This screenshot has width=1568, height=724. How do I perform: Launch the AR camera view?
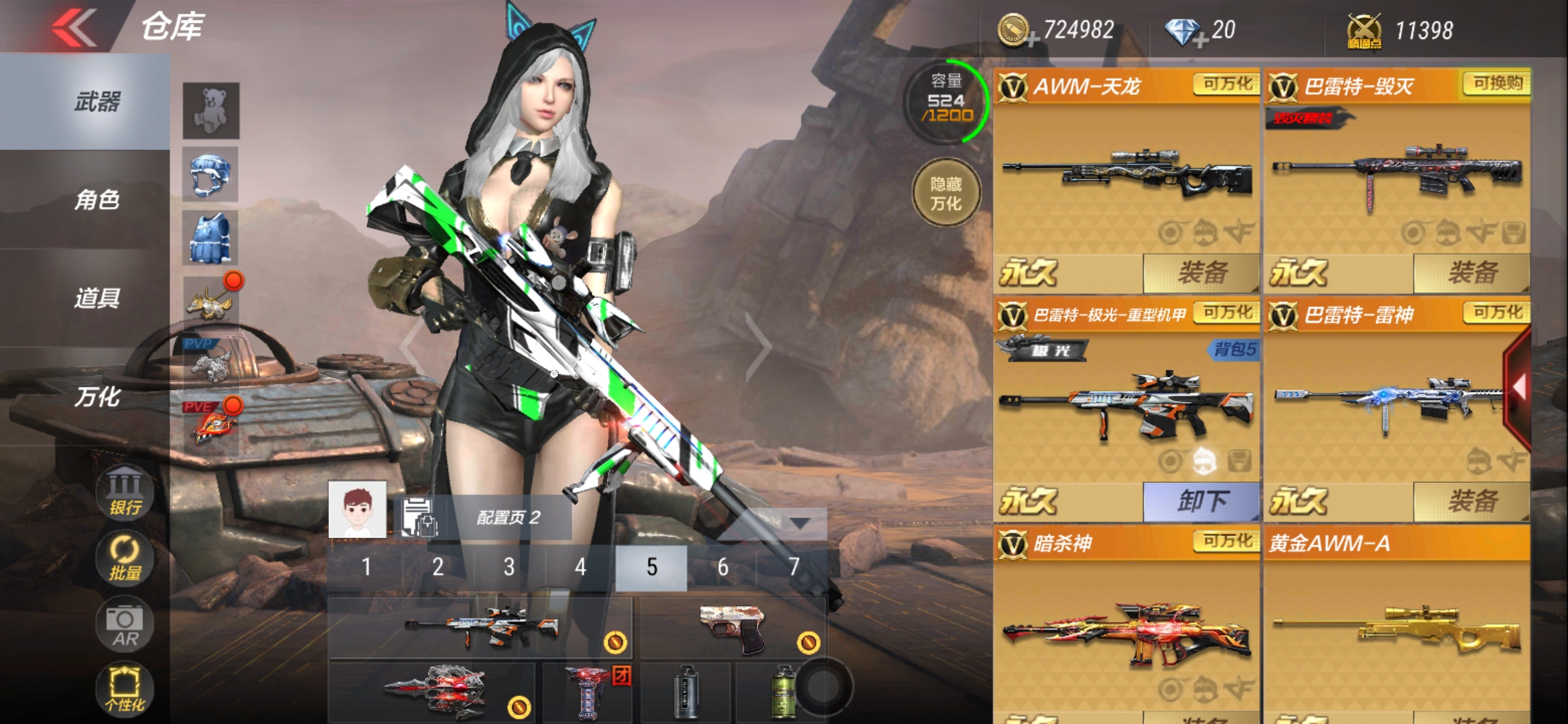[x=125, y=625]
